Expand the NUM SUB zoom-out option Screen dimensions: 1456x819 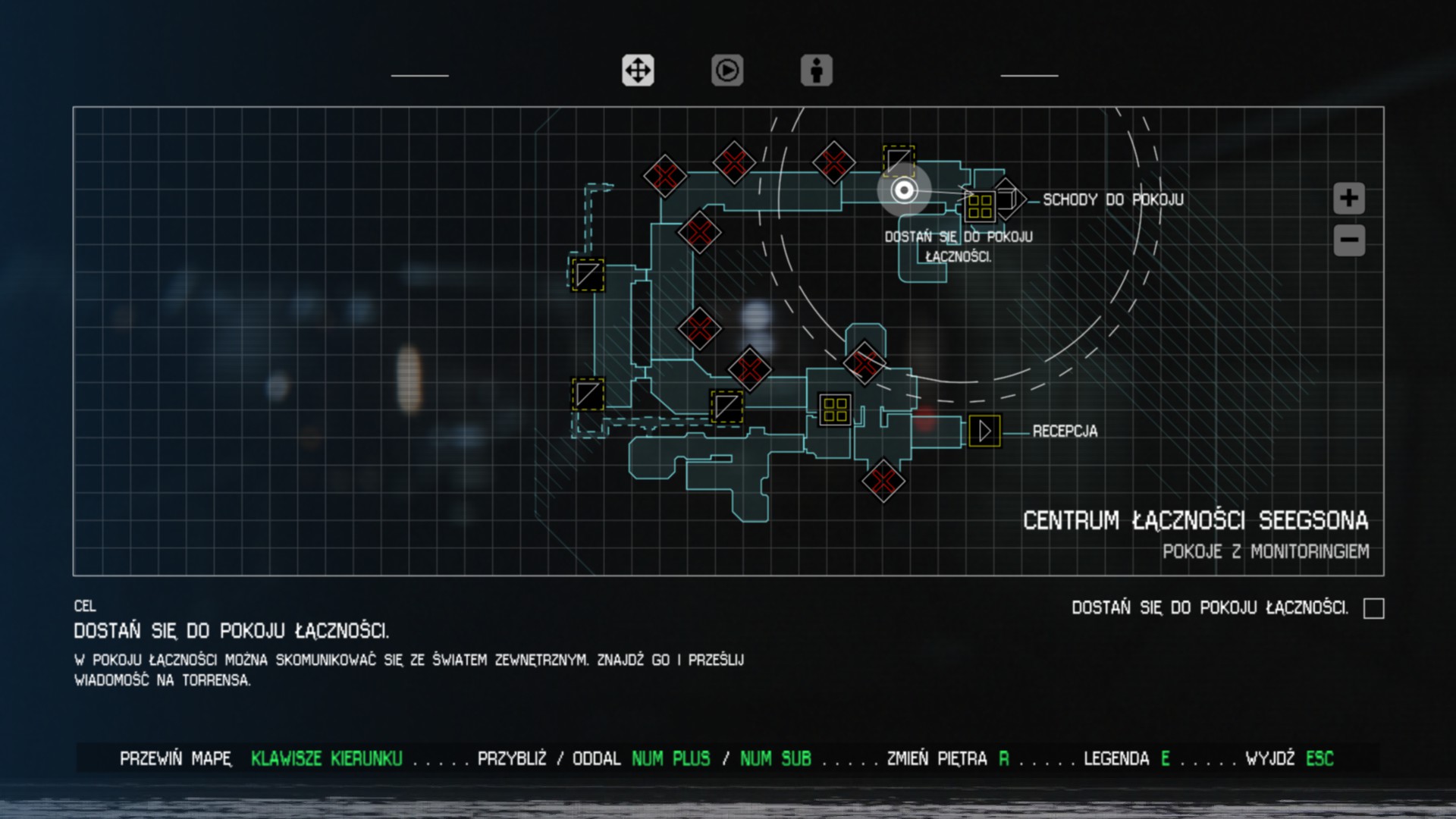coord(776,758)
